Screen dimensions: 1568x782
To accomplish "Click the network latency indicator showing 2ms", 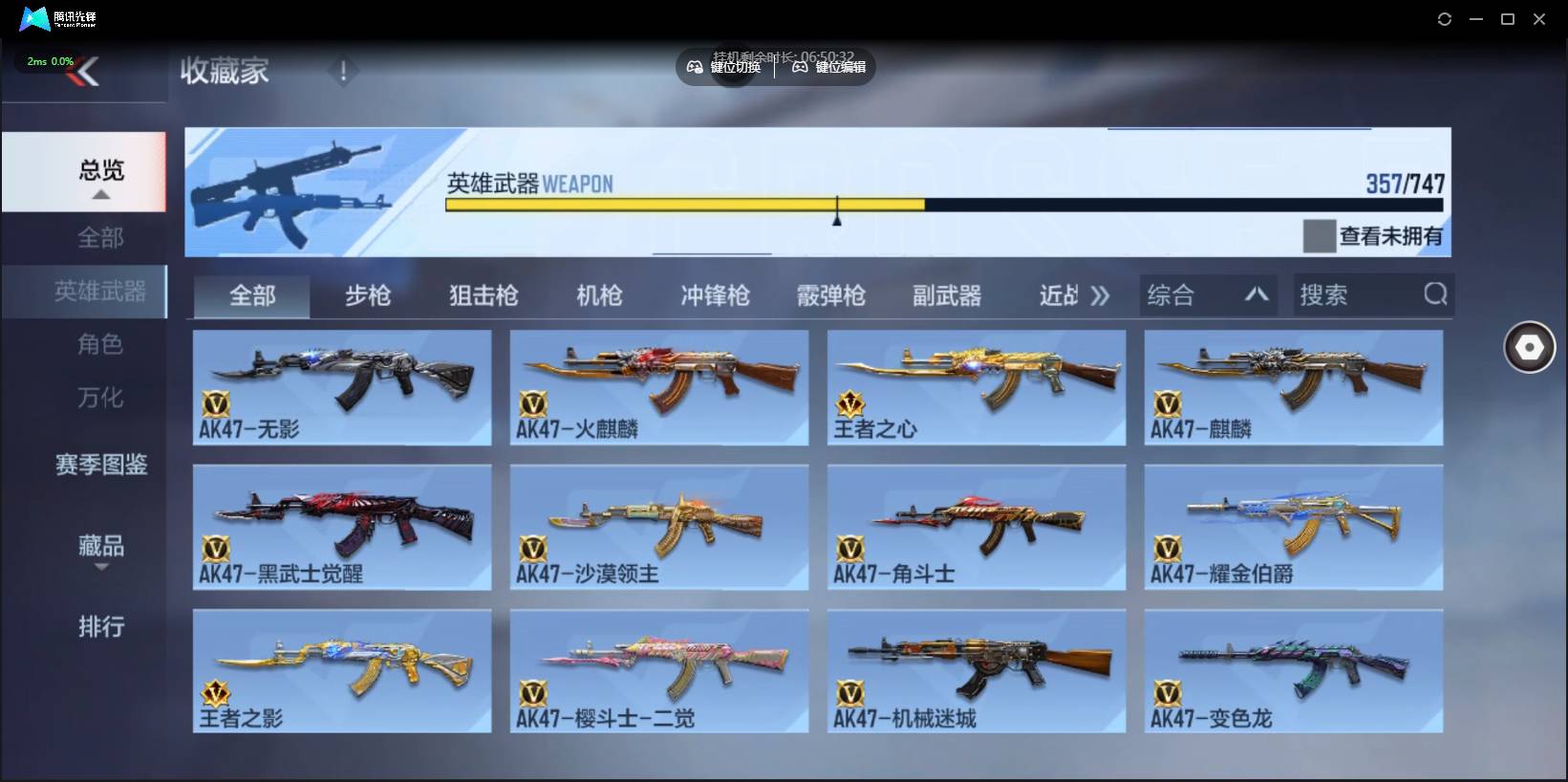I will pos(48,60).
